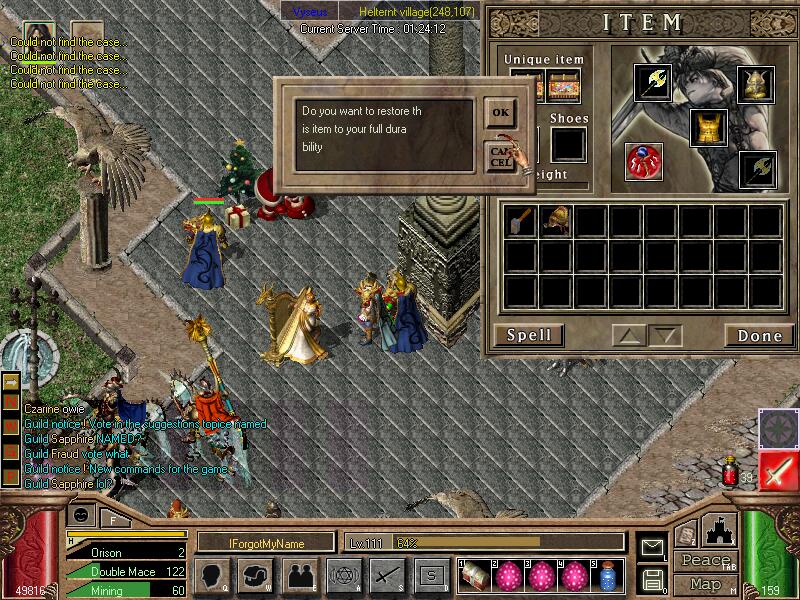Click the equipped red amulet slot
This screenshot has width=800, height=600.
tap(643, 162)
